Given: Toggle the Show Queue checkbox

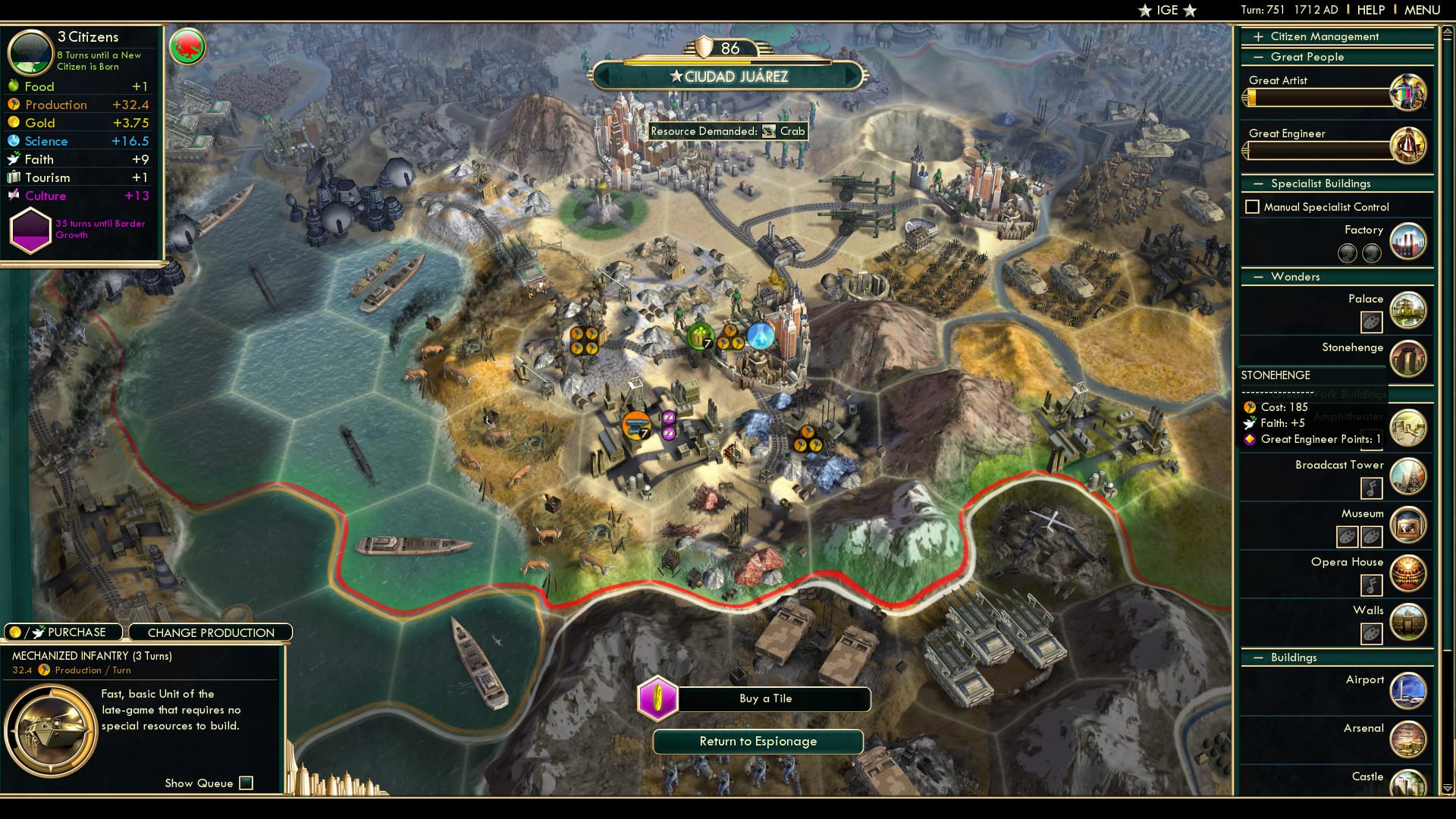Looking at the screenshot, I should pyautogui.click(x=245, y=783).
